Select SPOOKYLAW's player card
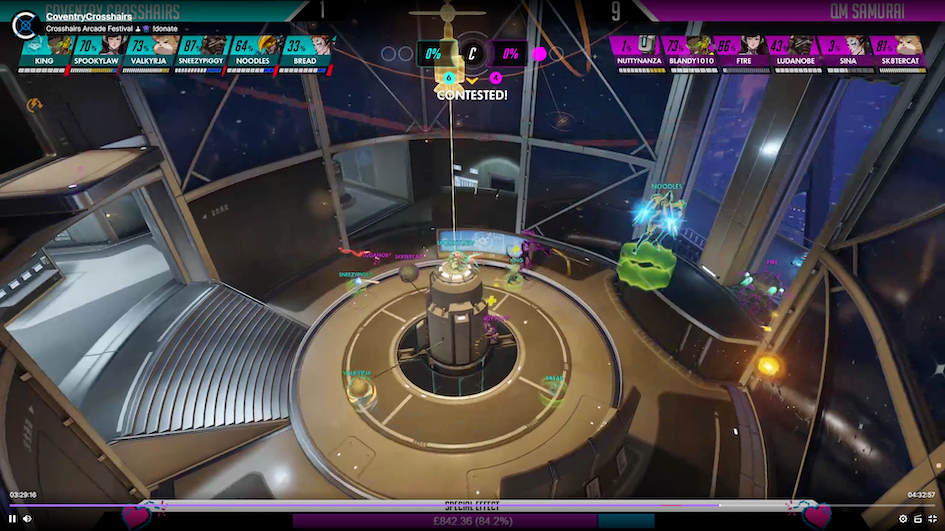945x531 pixels. click(97, 51)
